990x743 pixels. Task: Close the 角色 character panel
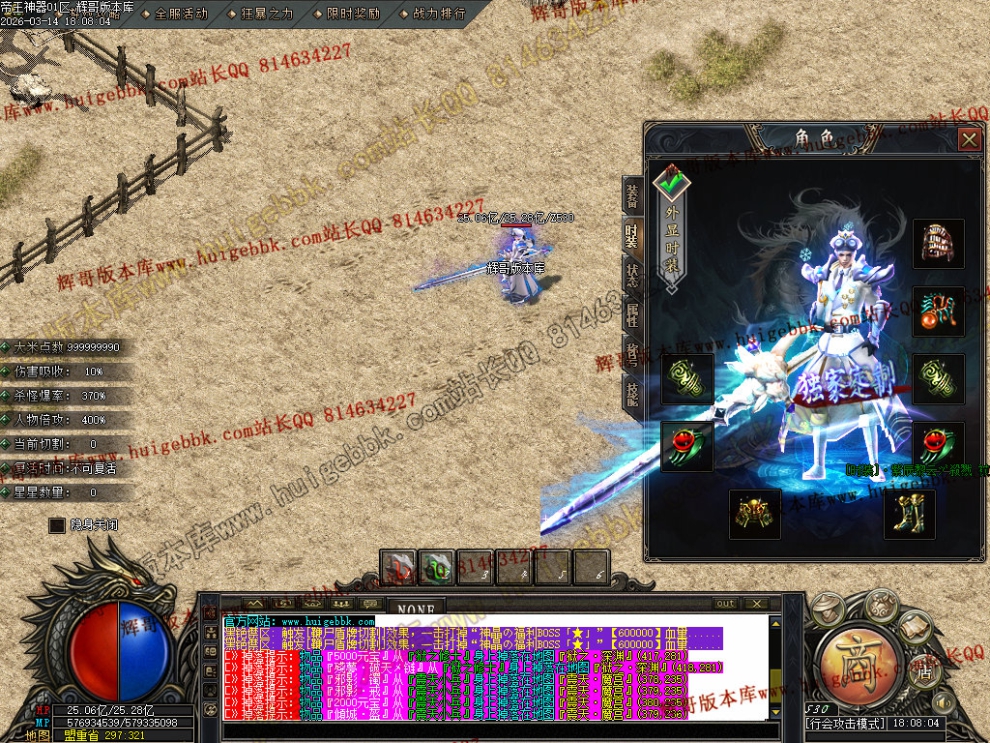tap(968, 140)
